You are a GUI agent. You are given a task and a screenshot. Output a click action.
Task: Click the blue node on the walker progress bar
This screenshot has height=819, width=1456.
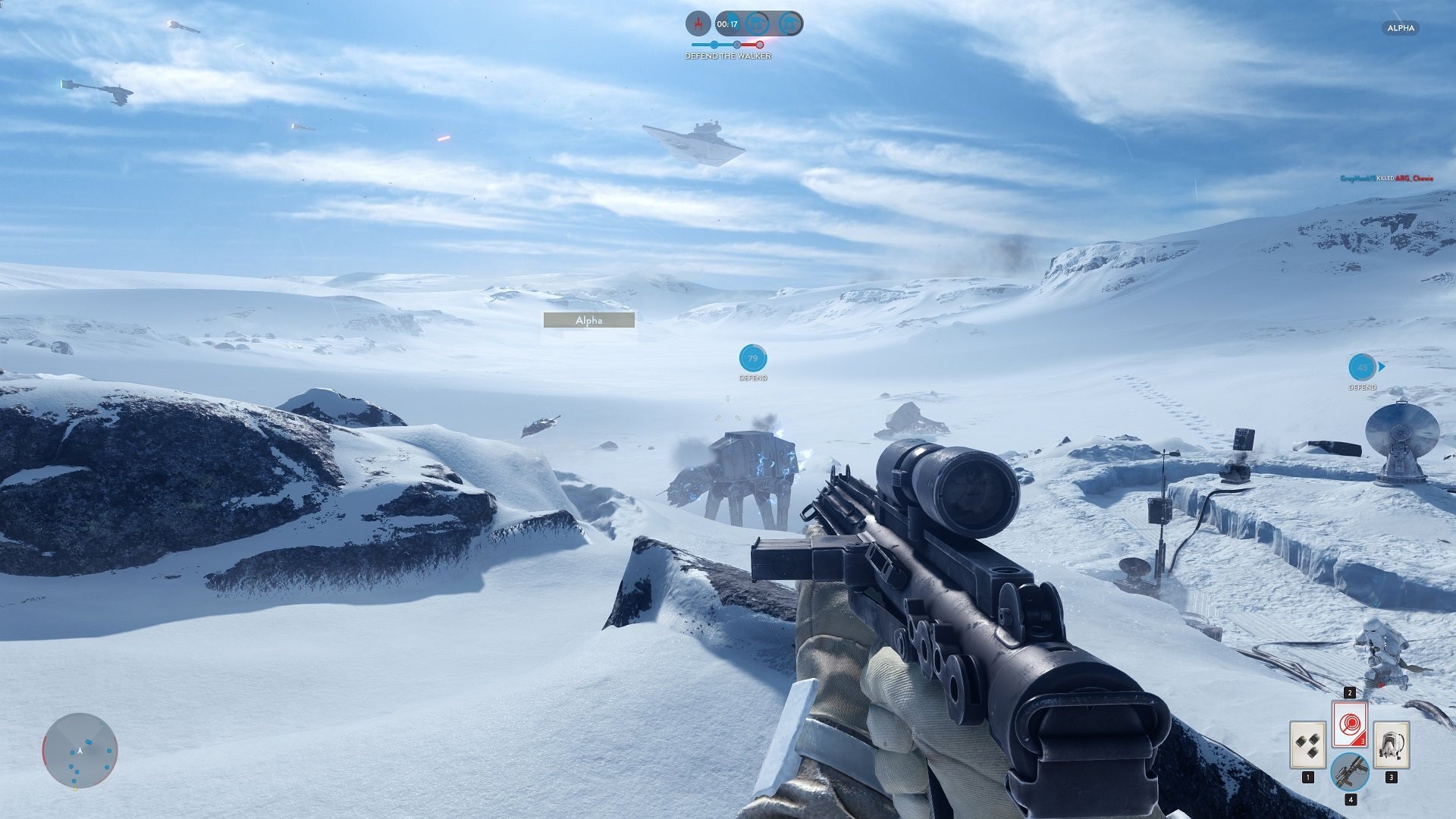coord(714,45)
